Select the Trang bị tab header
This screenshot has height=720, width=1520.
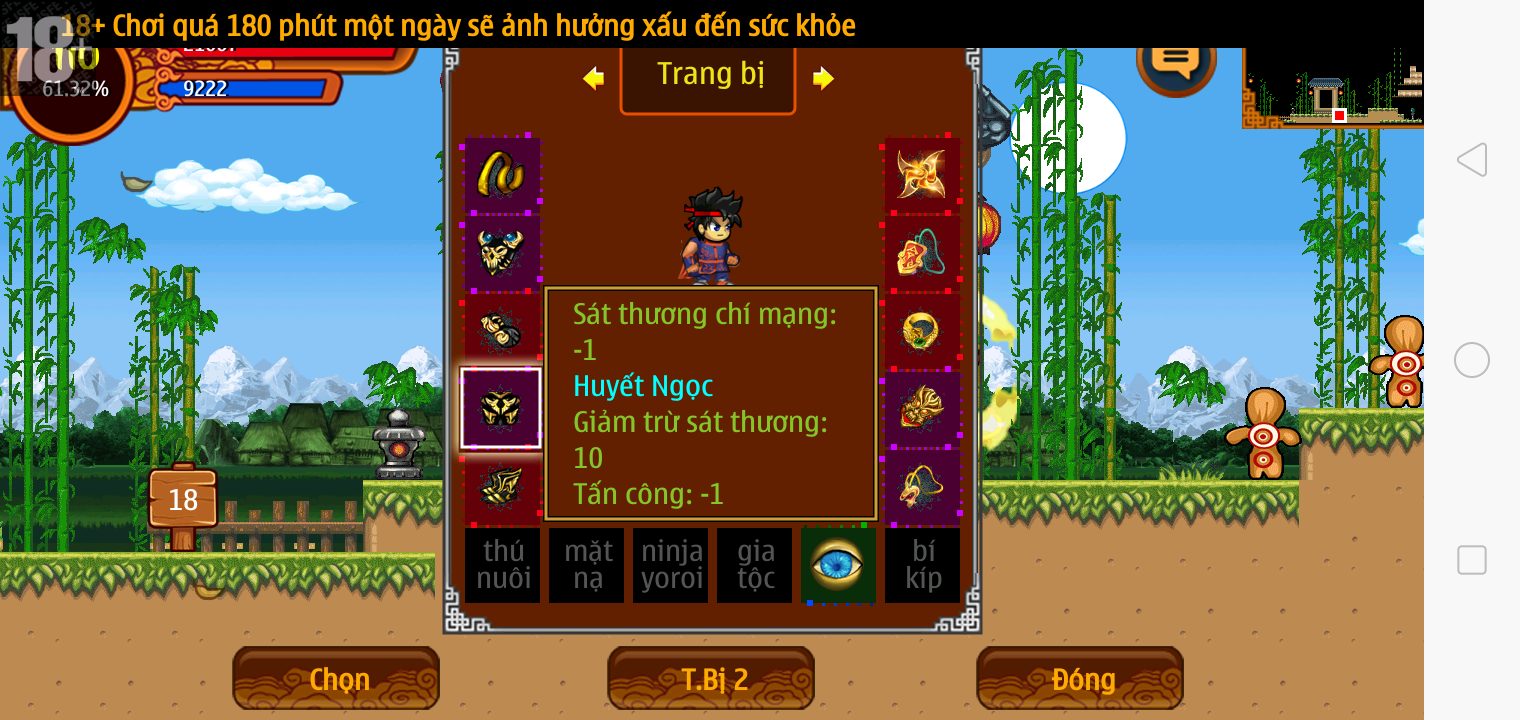(708, 76)
